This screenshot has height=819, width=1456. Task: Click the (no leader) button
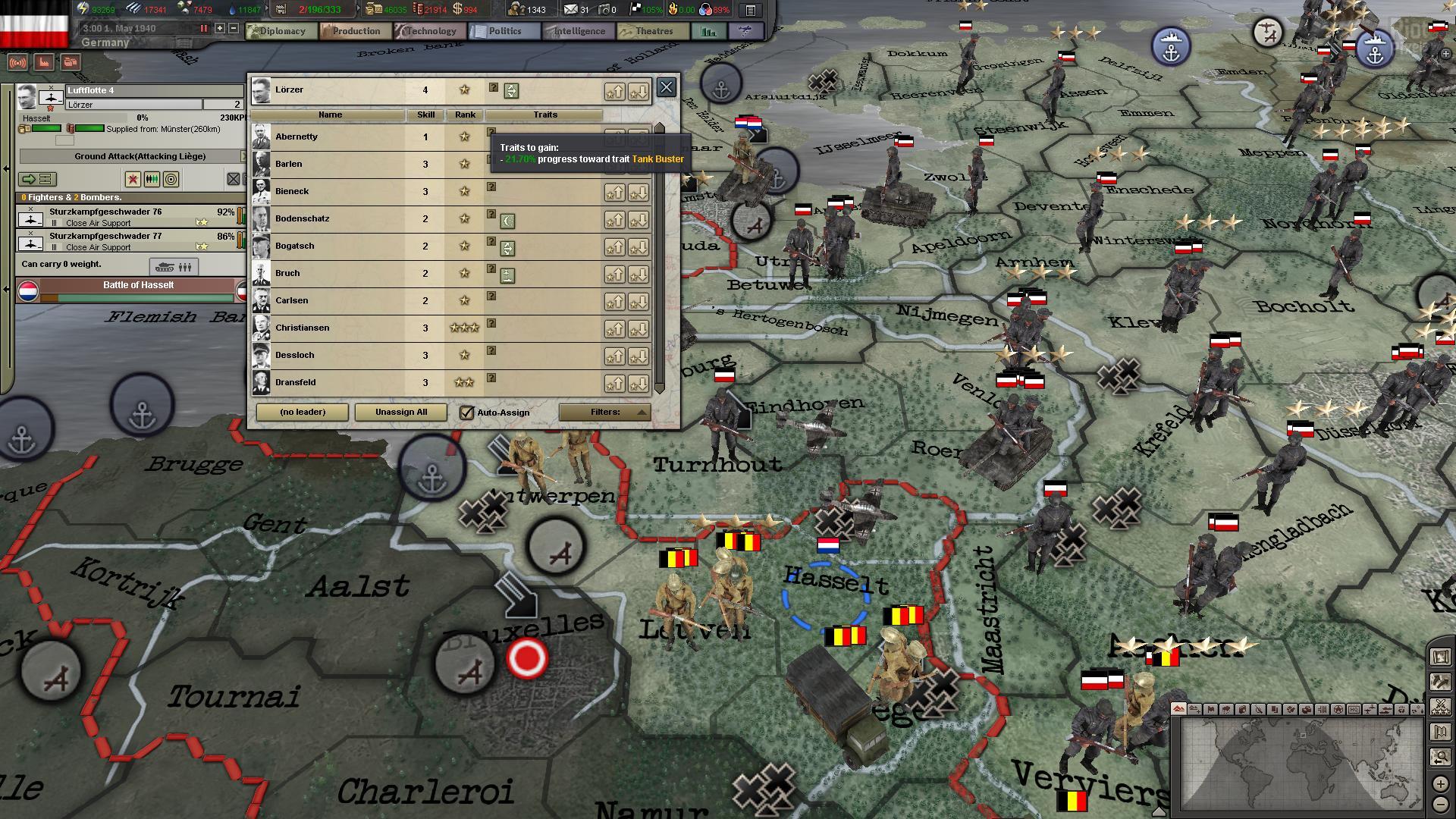click(303, 413)
